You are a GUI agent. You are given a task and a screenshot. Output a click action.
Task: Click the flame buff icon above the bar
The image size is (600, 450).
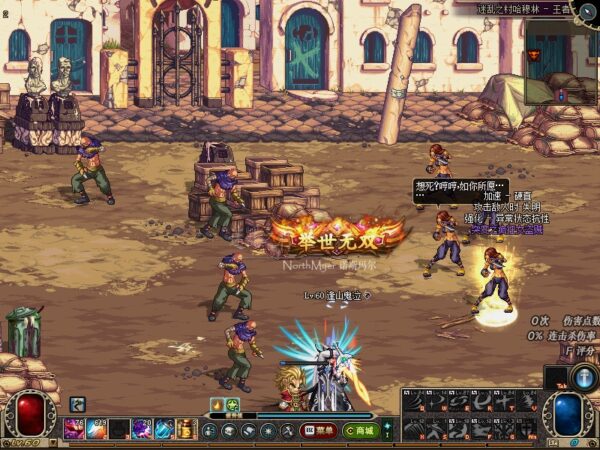(217, 405)
